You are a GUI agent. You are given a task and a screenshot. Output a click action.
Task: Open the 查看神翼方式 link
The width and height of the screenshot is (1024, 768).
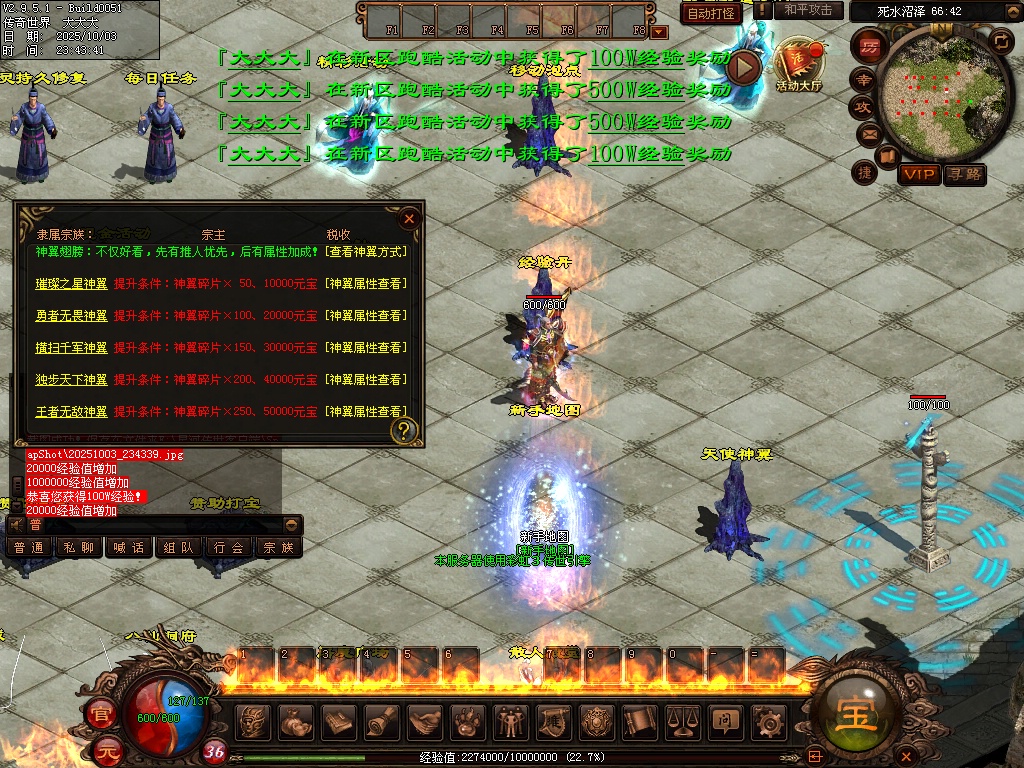pyautogui.click(x=366, y=252)
